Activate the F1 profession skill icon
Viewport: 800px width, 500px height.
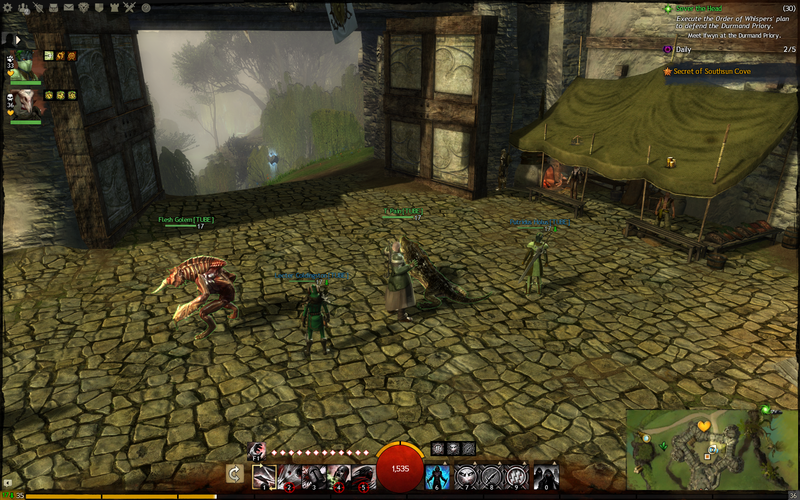pyautogui.click(x=256, y=451)
